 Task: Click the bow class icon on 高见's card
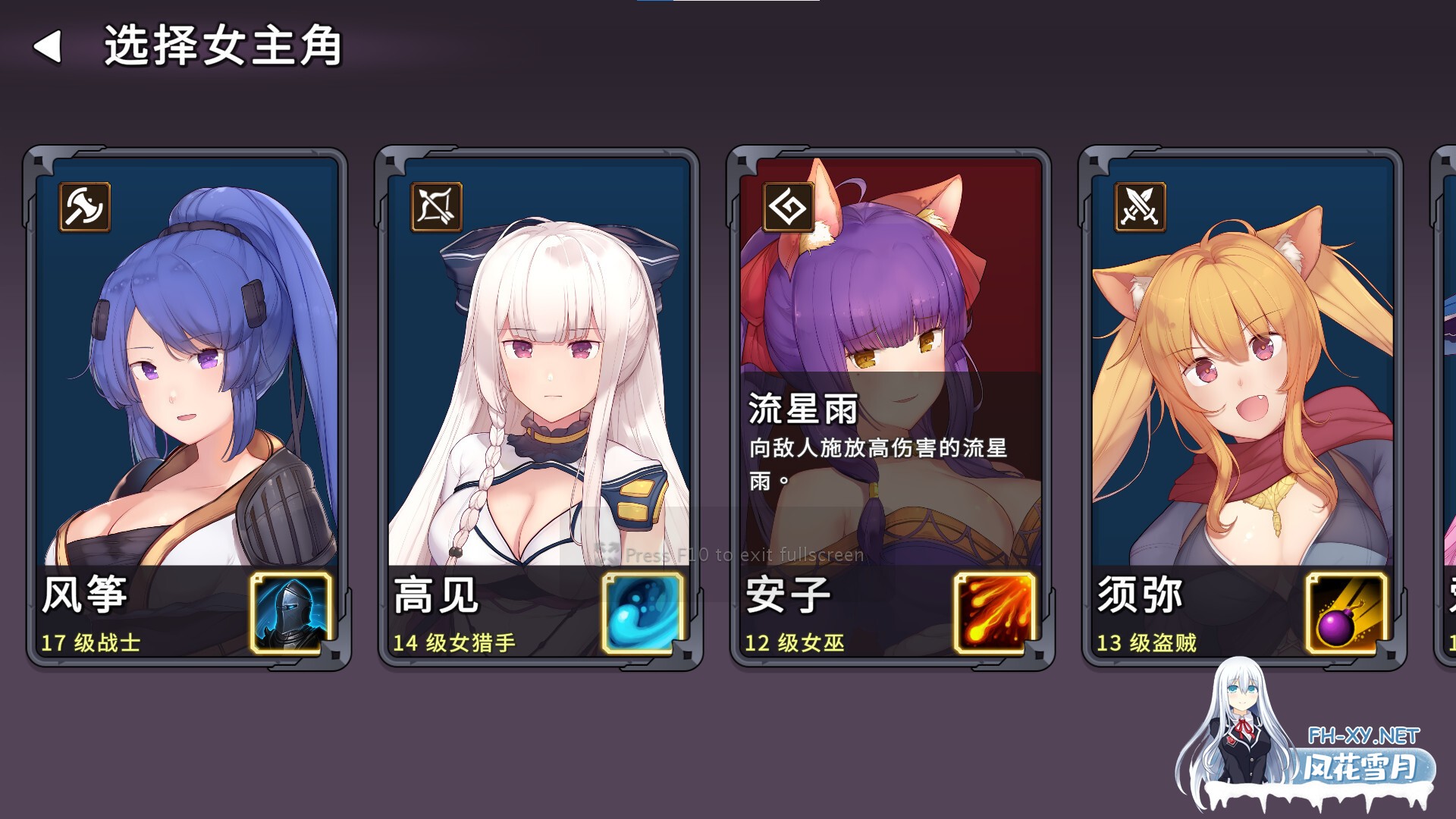point(436,208)
